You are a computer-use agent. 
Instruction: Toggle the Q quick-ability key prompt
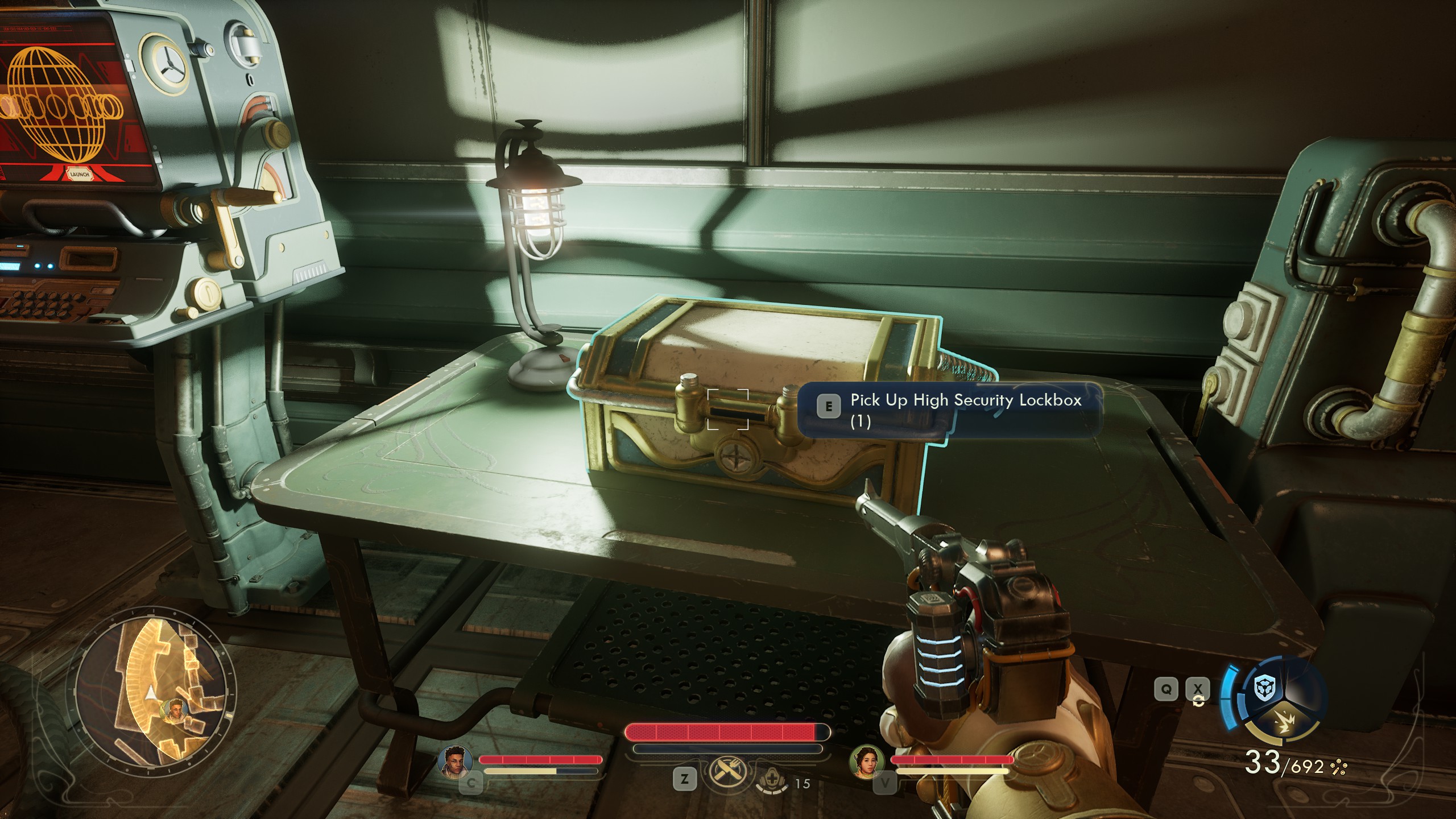click(1167, 689)
